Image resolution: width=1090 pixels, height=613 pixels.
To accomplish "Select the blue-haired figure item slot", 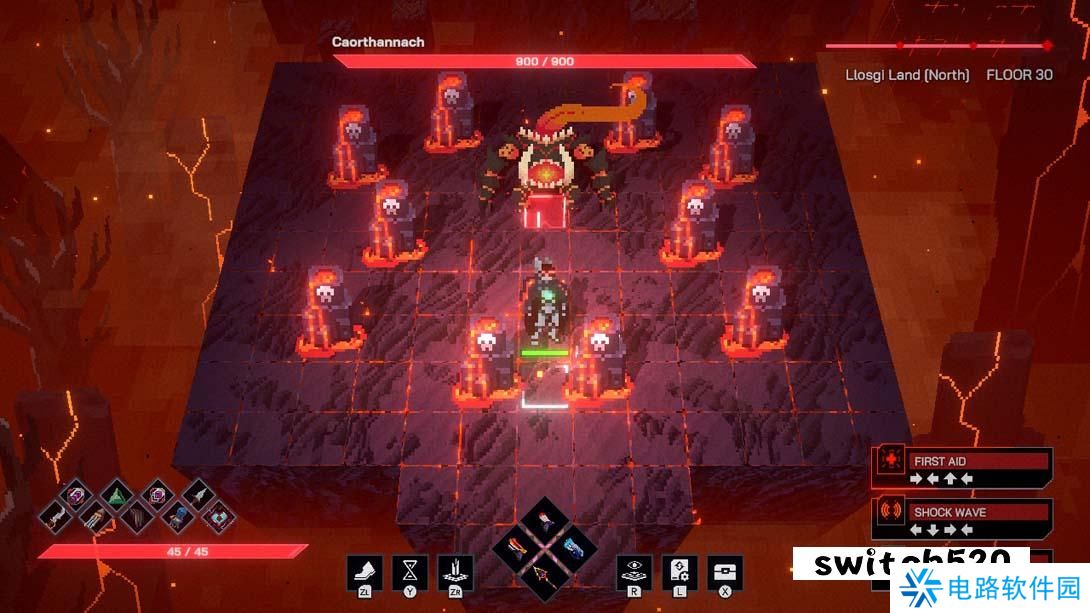I will 176,517.
